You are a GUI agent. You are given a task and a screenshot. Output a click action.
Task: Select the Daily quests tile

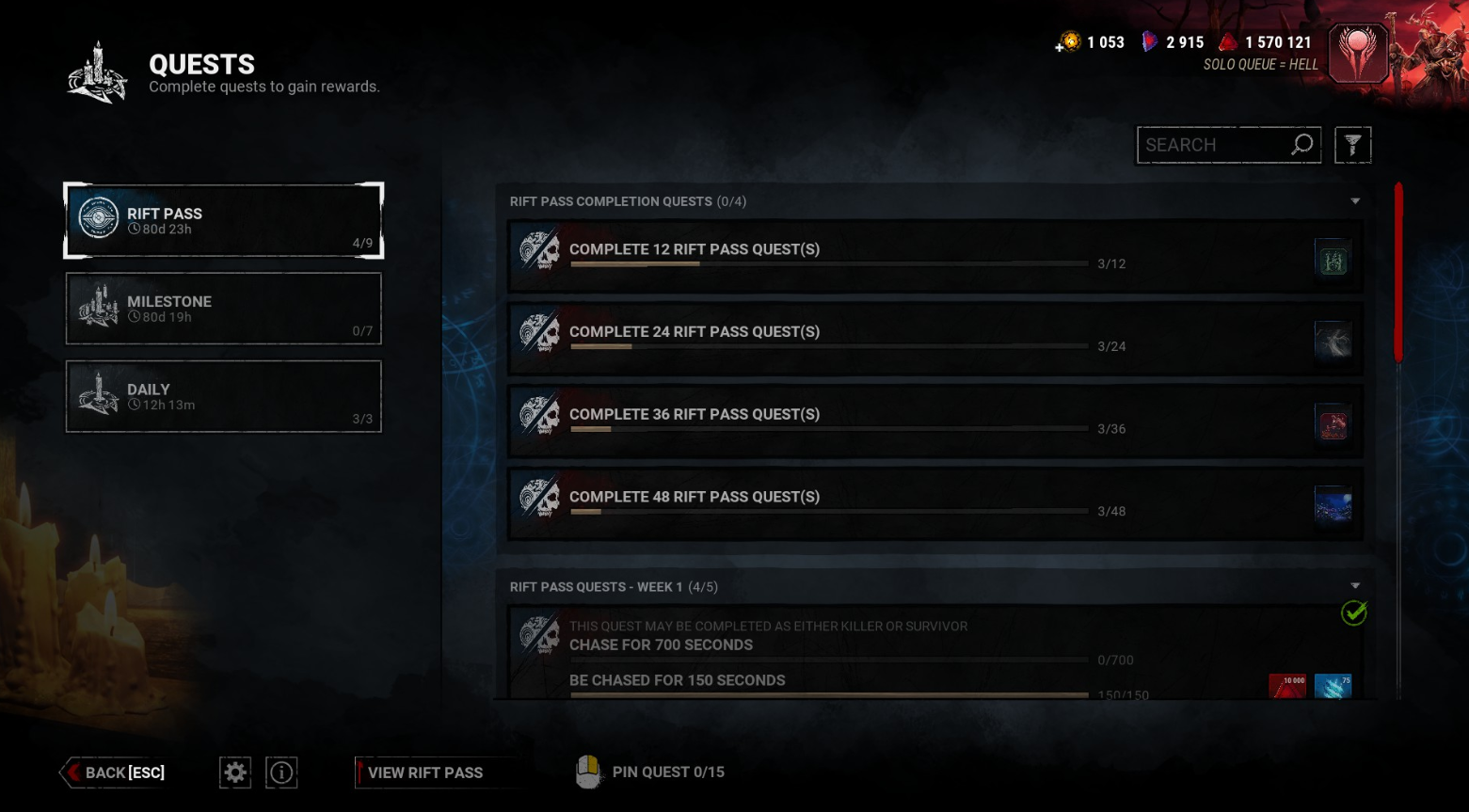(223, 396)
